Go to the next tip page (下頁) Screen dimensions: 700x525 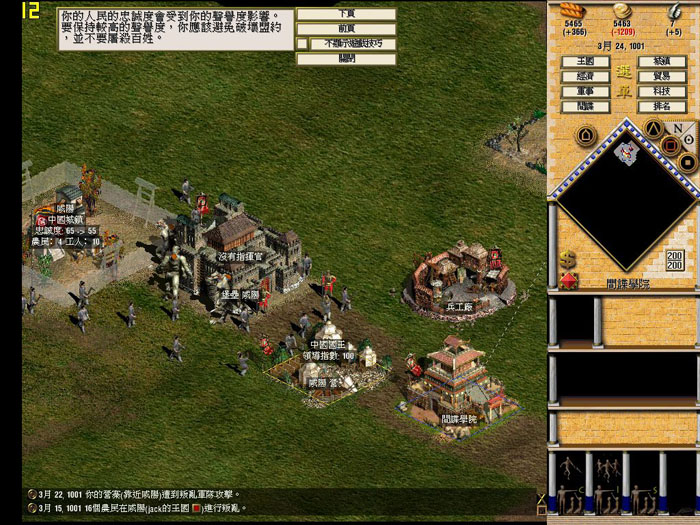[x=346, y=14]
